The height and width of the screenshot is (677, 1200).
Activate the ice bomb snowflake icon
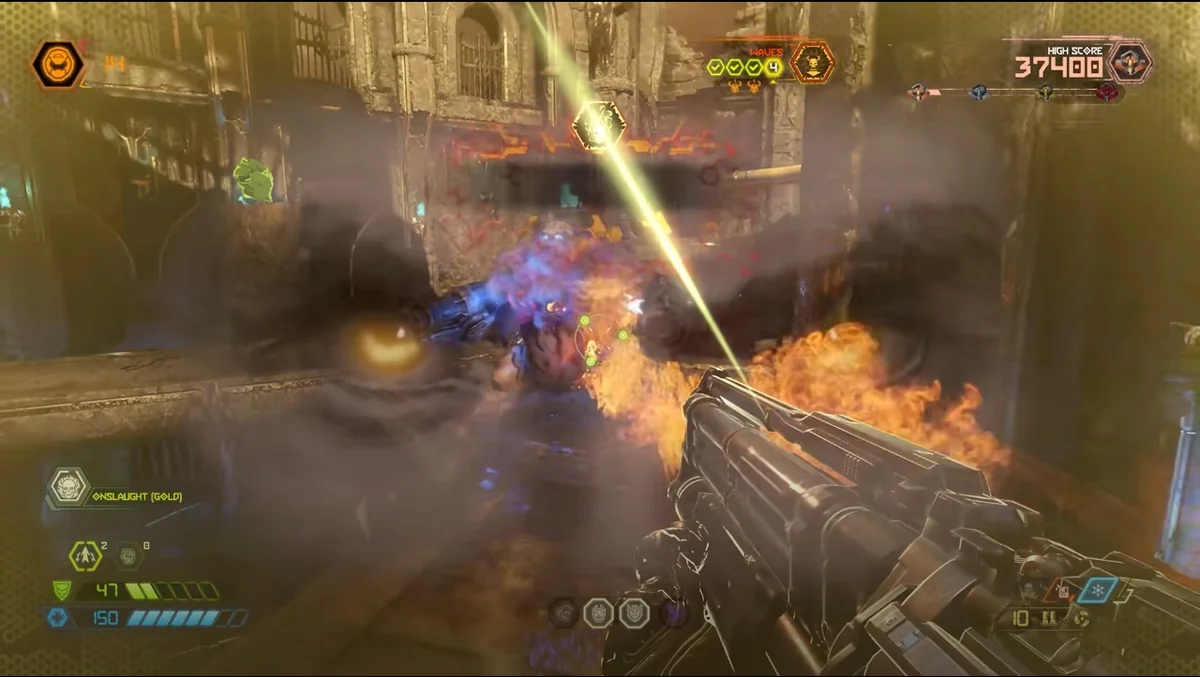pyautogui.click(x=1100, y=590)
